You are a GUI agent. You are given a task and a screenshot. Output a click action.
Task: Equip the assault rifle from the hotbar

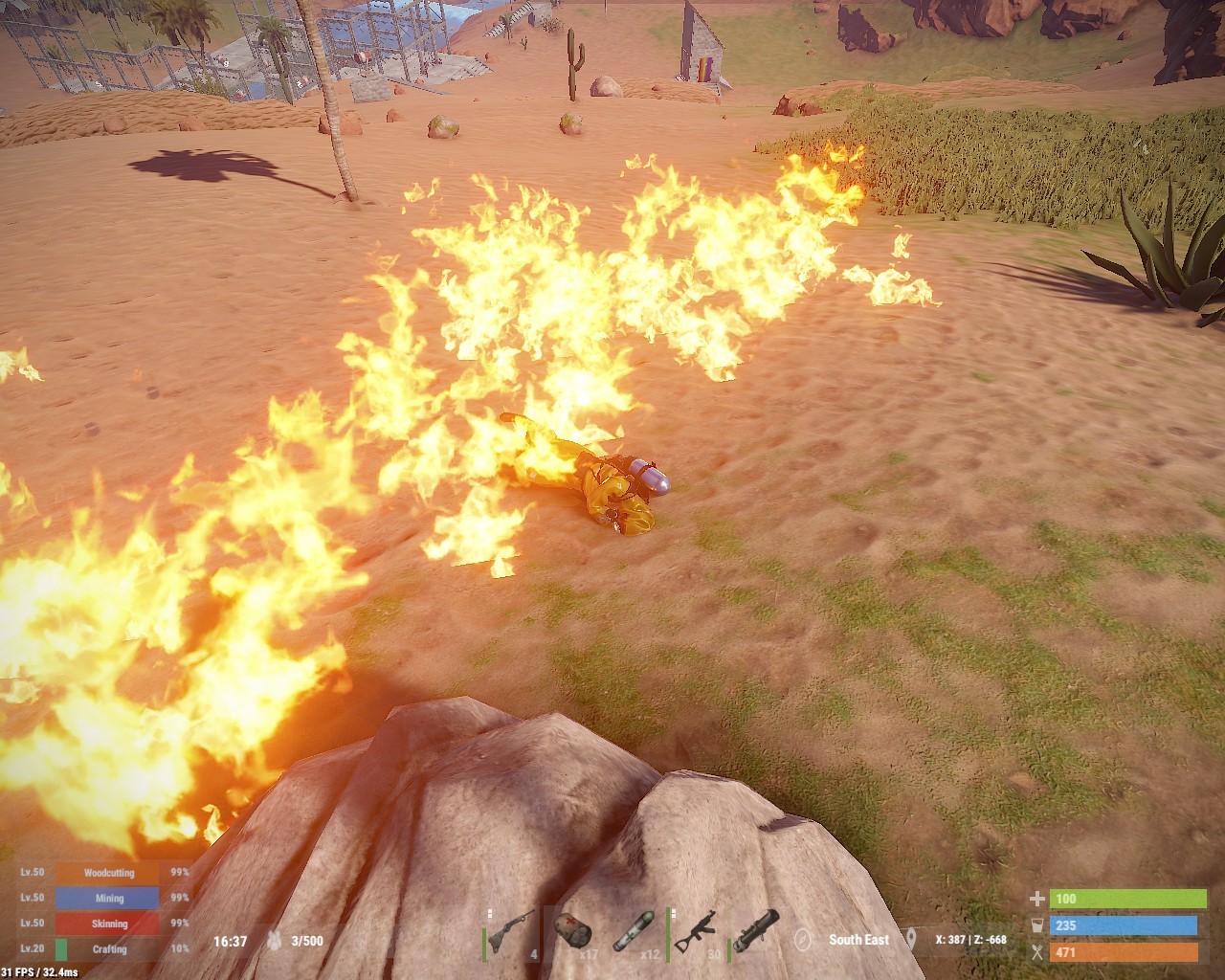click(x=695, y=933)
